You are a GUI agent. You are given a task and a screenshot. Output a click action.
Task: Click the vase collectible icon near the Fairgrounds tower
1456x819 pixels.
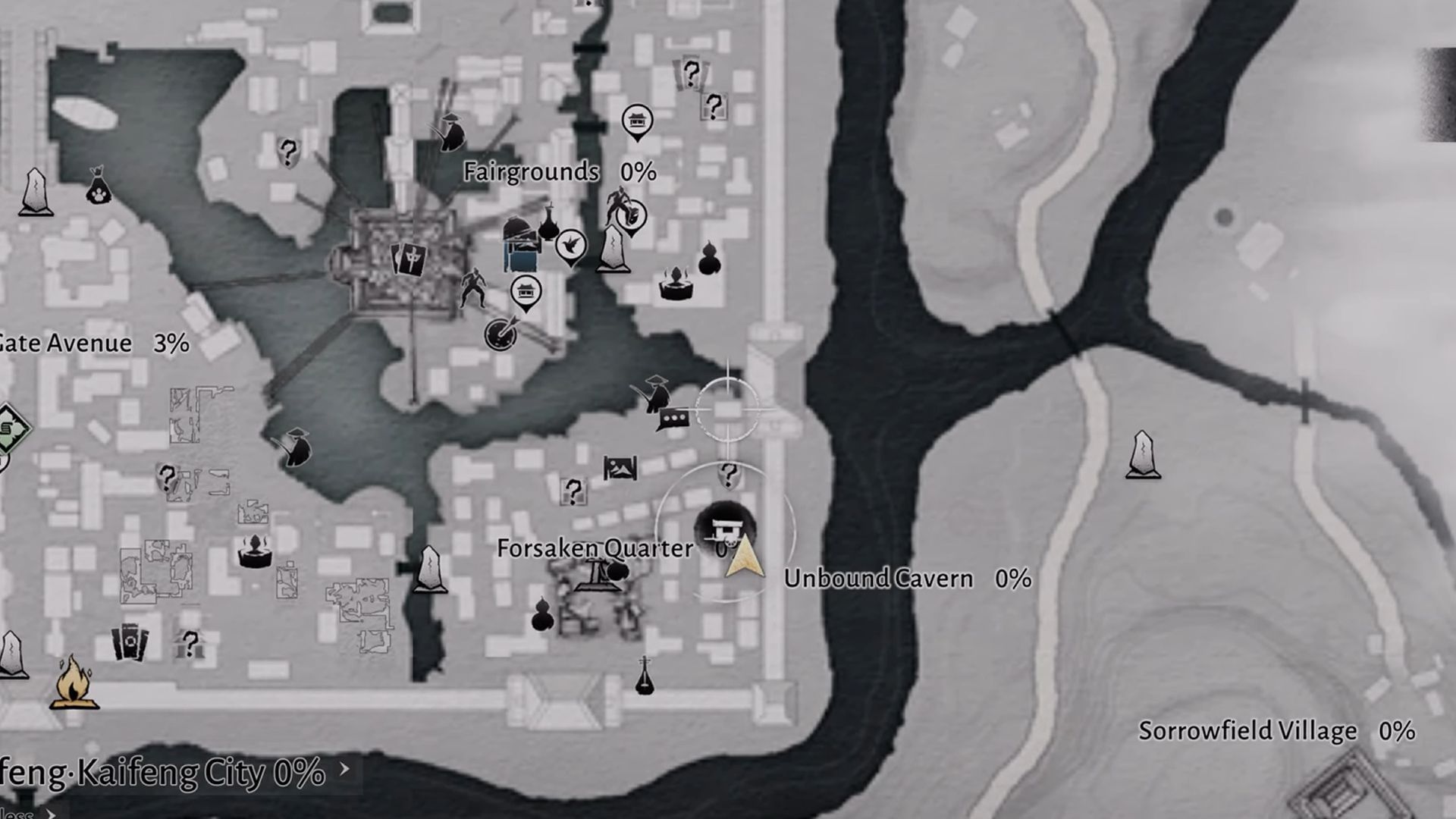click(548, 227)
